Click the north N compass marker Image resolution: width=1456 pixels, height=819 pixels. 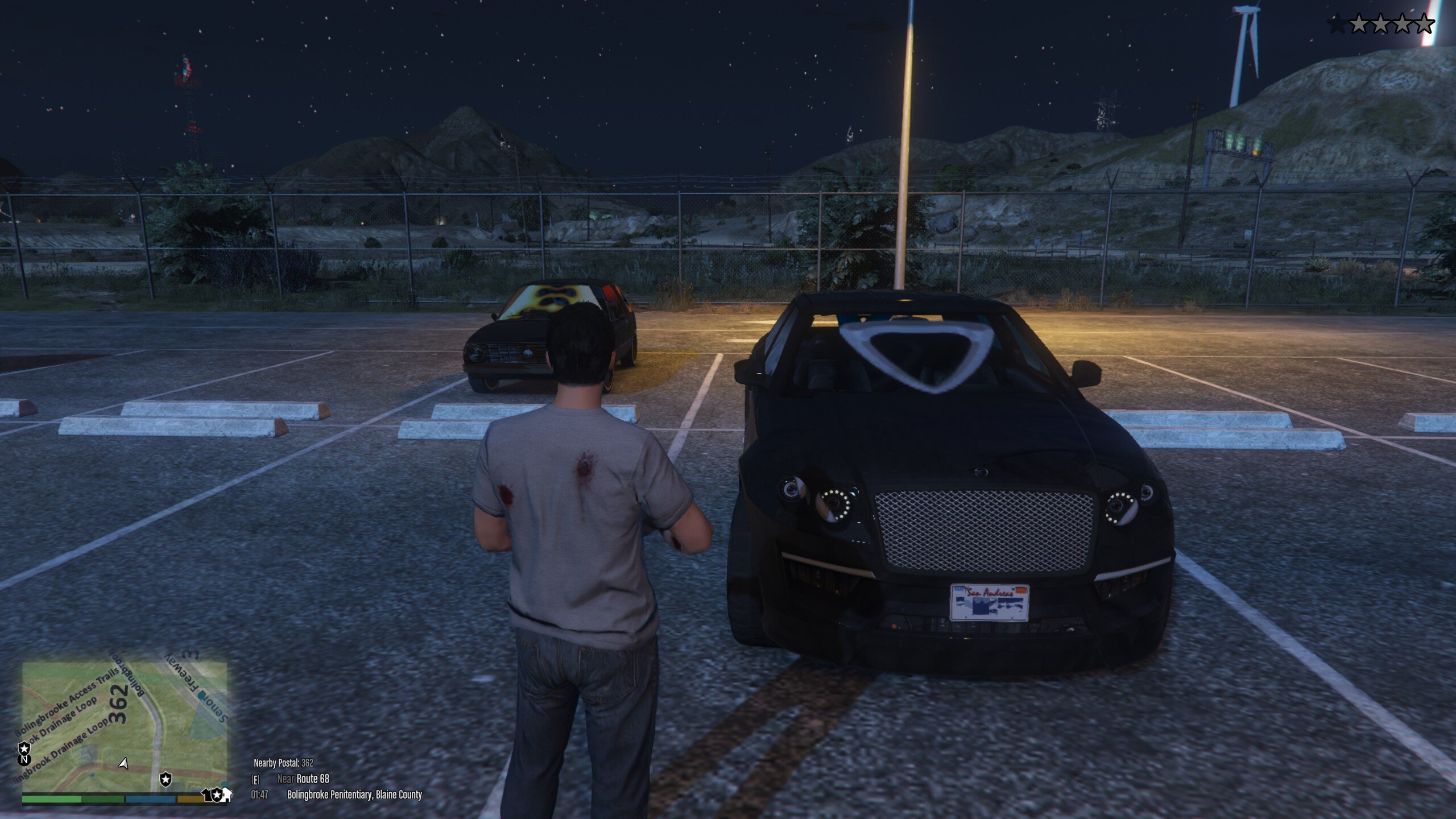(24, 759)
